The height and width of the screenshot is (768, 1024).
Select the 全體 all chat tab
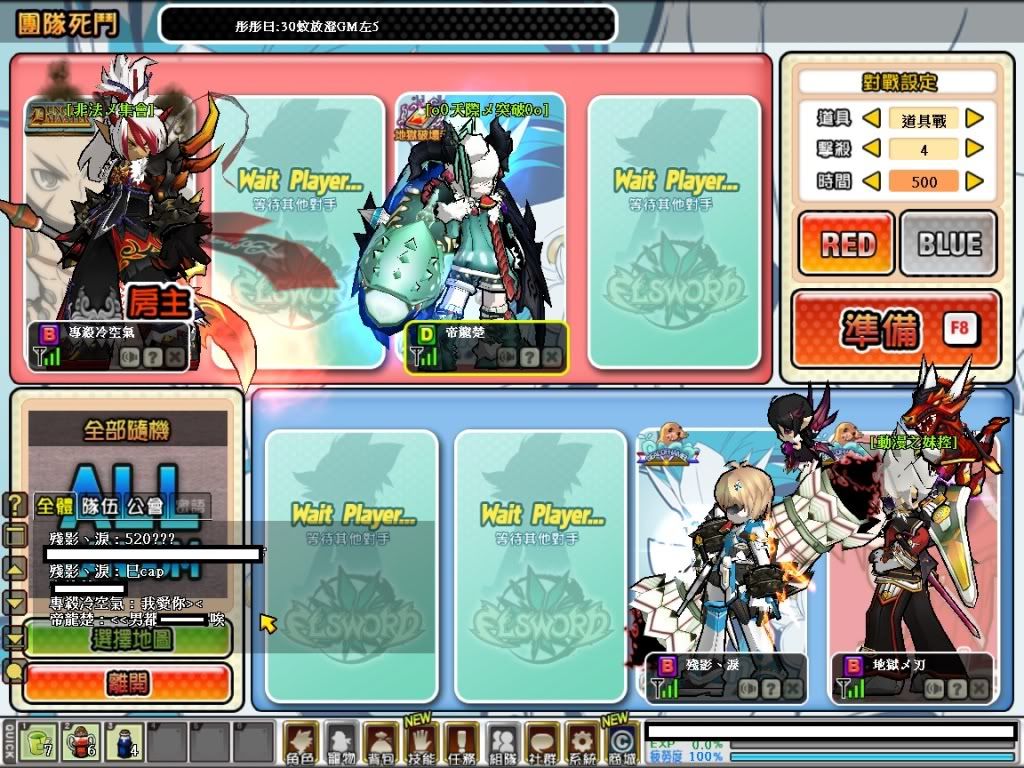pos(55,506)
